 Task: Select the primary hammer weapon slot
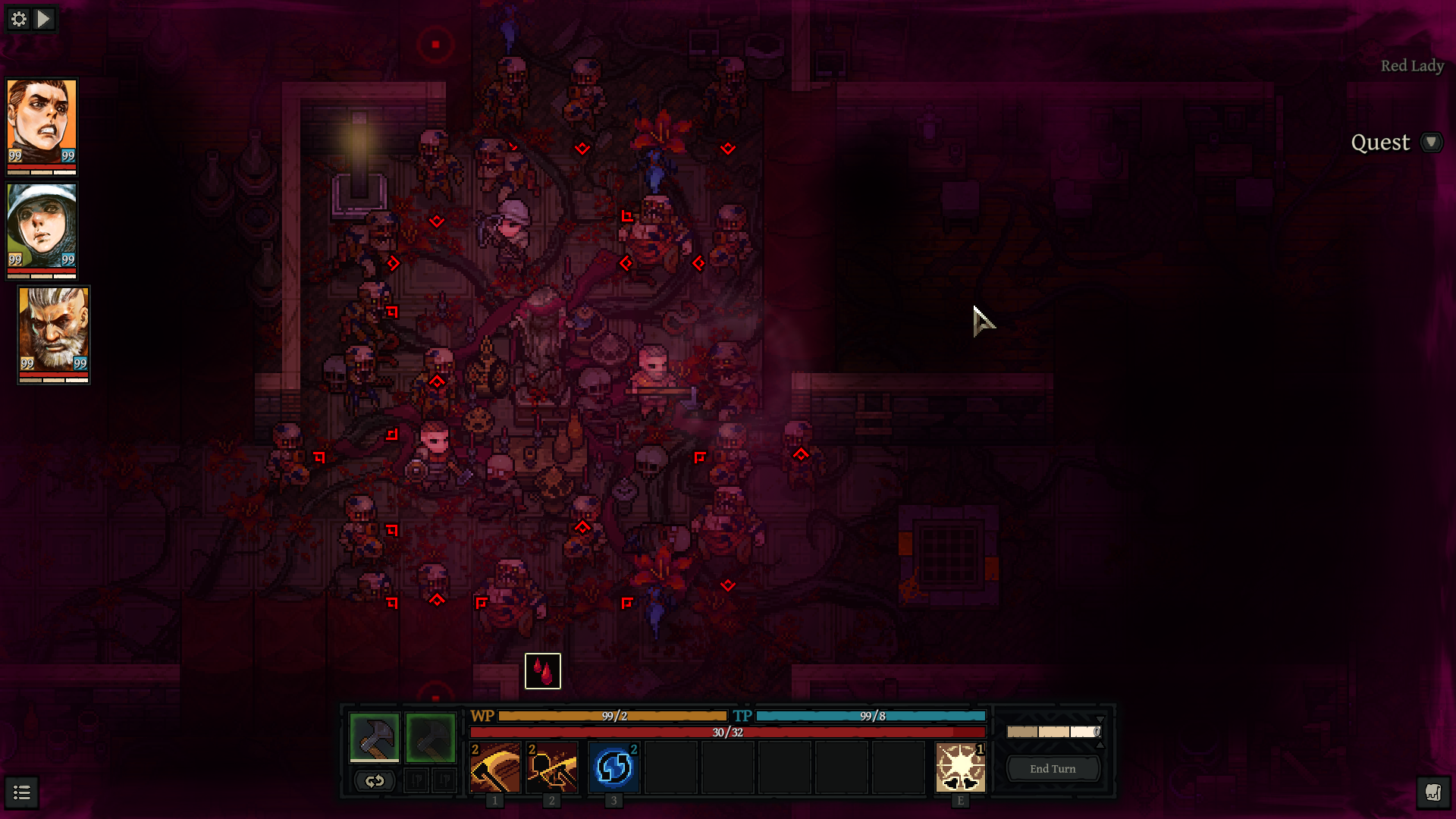375,736
